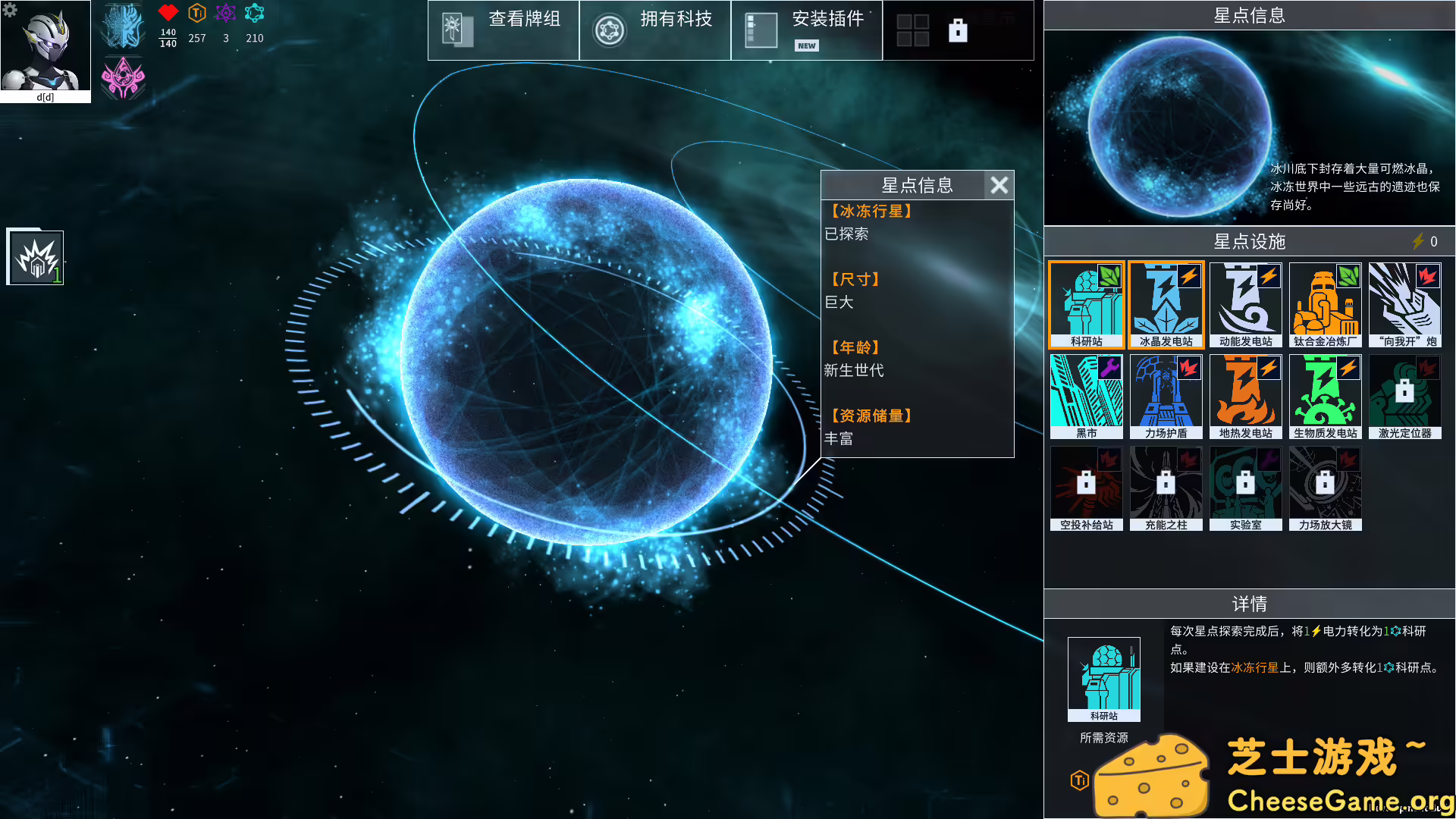Click the locked 充能之柱 facility slot
This screenshot has height=819, width=1456.
1166,488
